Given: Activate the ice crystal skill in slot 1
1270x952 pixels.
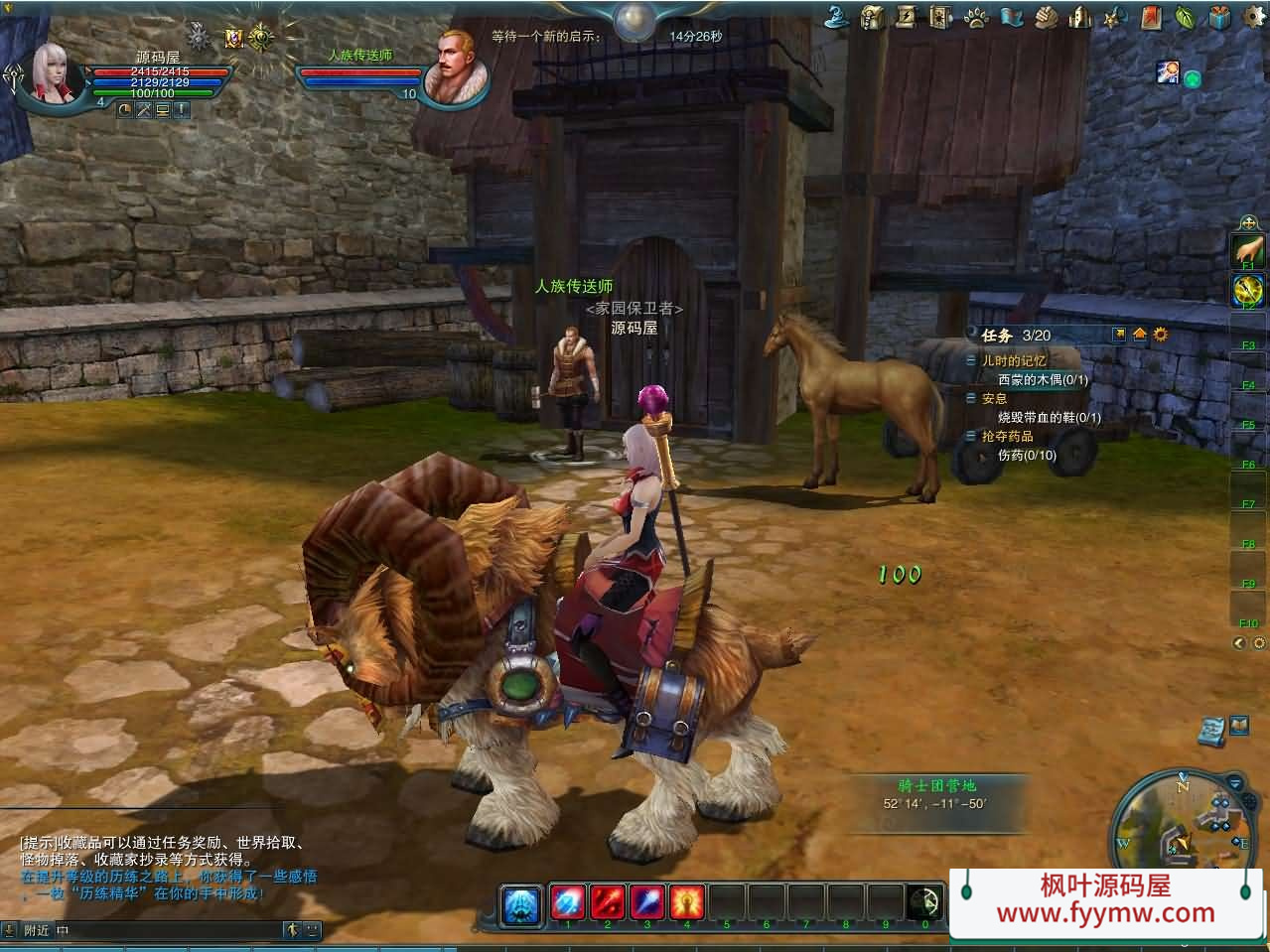Looking at the screenshot, I should [567, 902].
